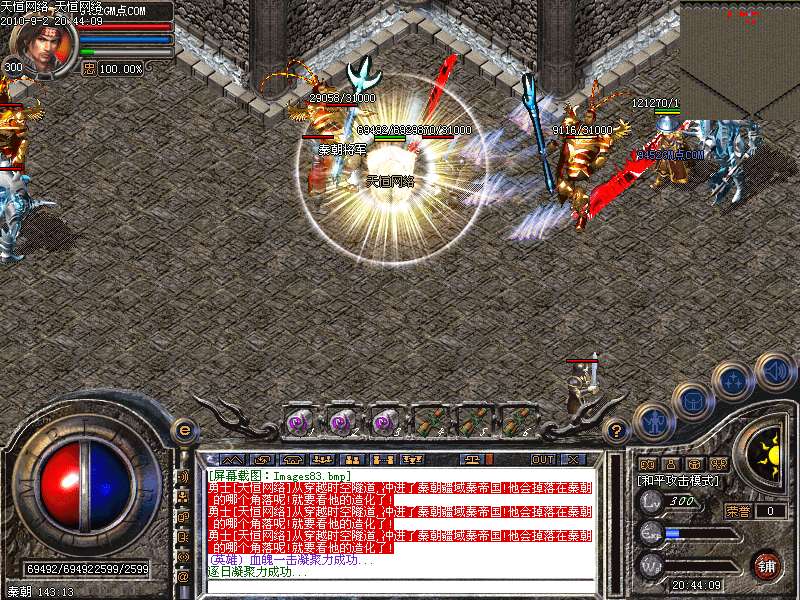Viewport: 800px width, 600px height.
Task: Open the character equipment panel button
Action: (x=655, y=422)
